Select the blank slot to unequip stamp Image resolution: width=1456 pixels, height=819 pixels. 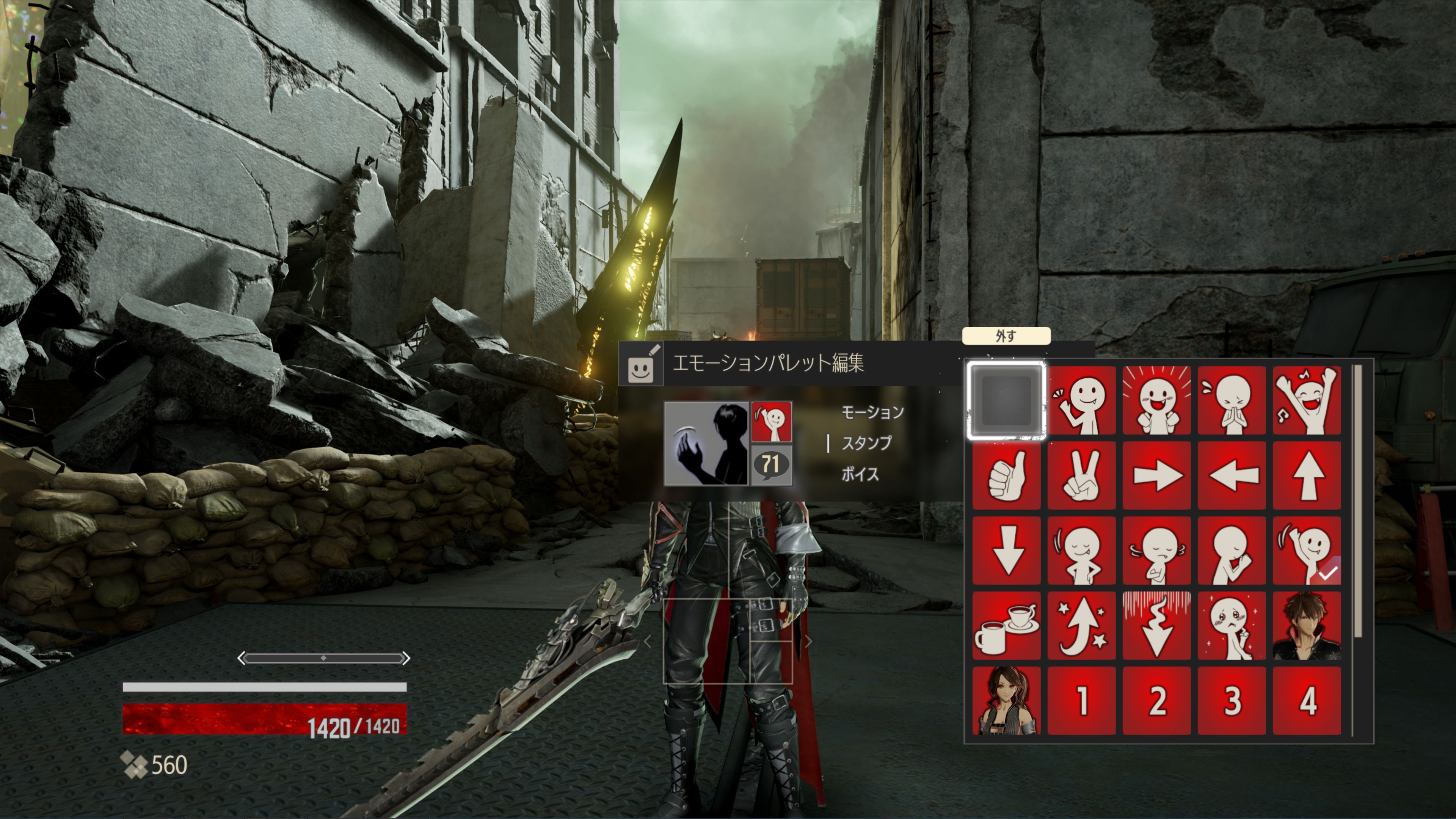(1006, 401)
